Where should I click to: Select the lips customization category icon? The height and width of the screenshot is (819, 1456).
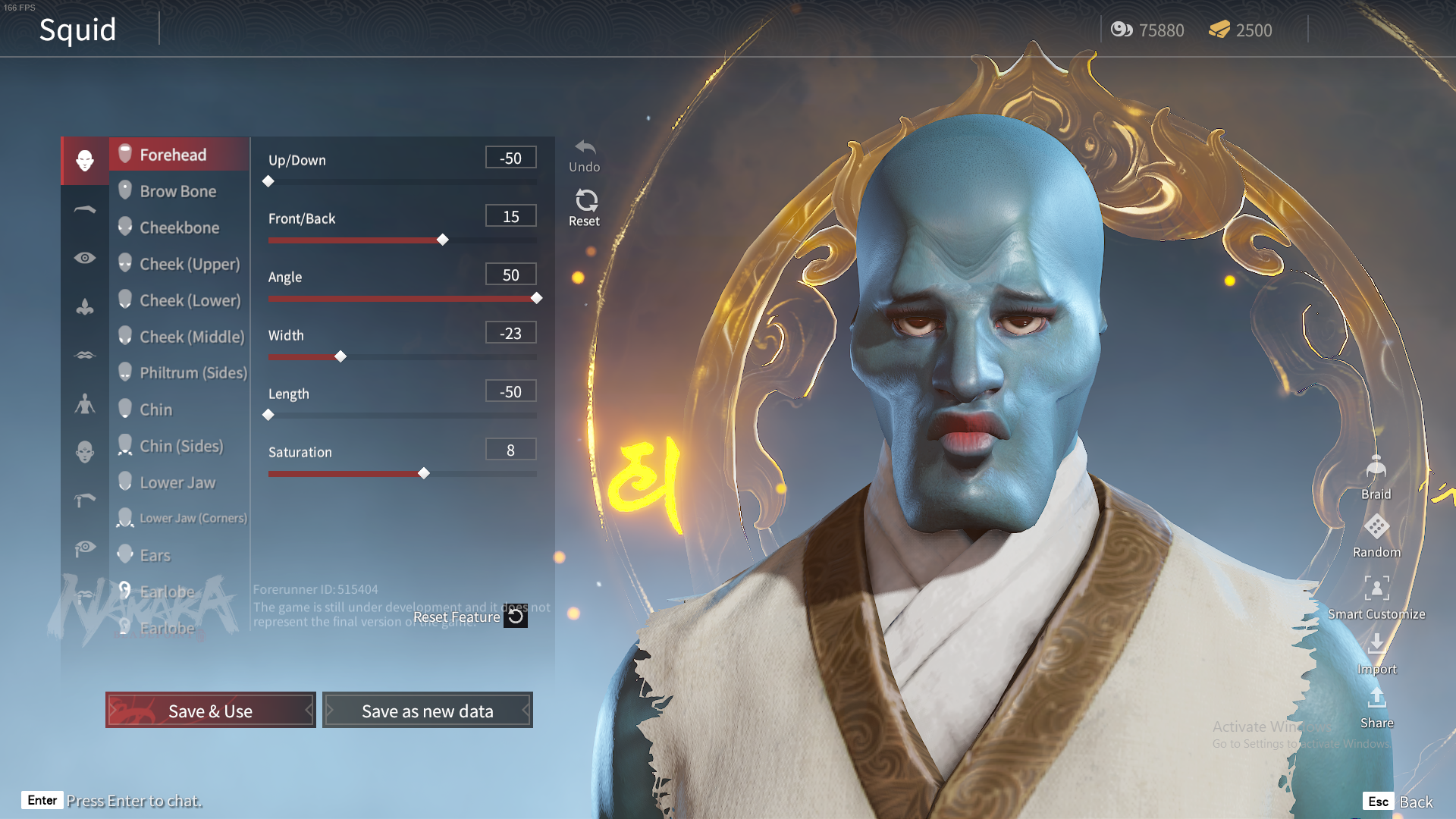[84, 354]
